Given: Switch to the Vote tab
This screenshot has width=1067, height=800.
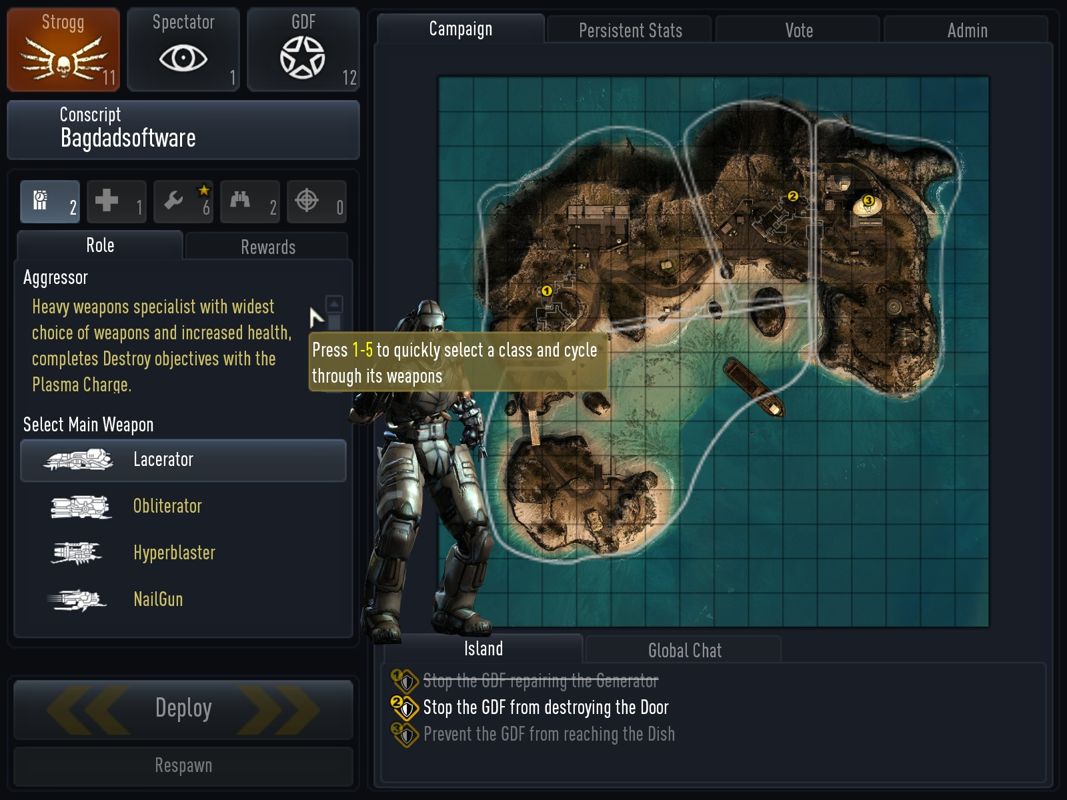Looking at the screenshot, I should point(798,30).
